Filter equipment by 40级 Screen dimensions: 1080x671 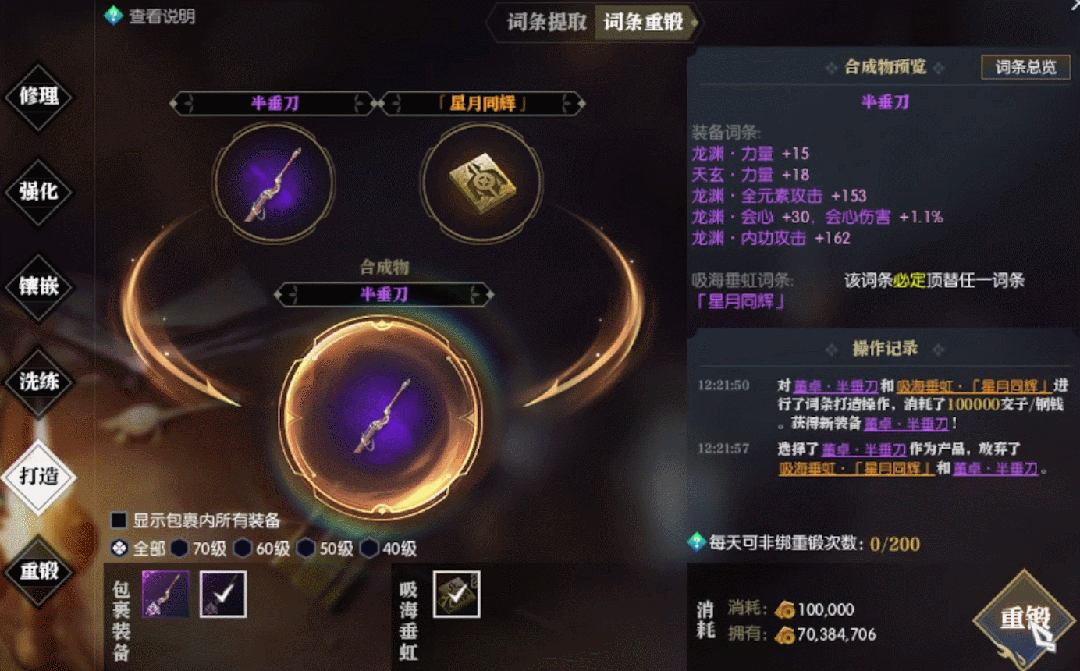tap(369, 548)
